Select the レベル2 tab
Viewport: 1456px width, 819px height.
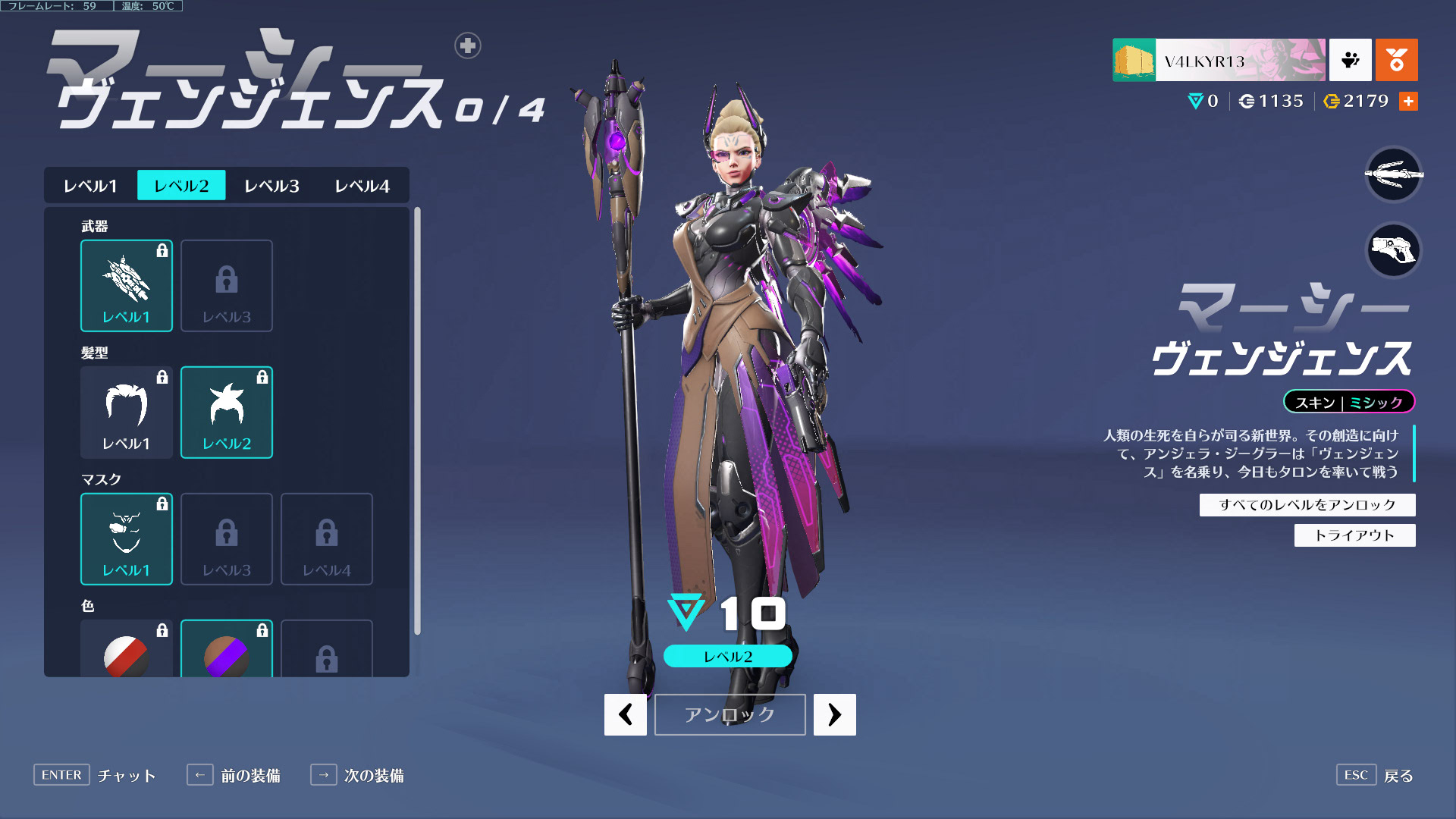(181, 186)
